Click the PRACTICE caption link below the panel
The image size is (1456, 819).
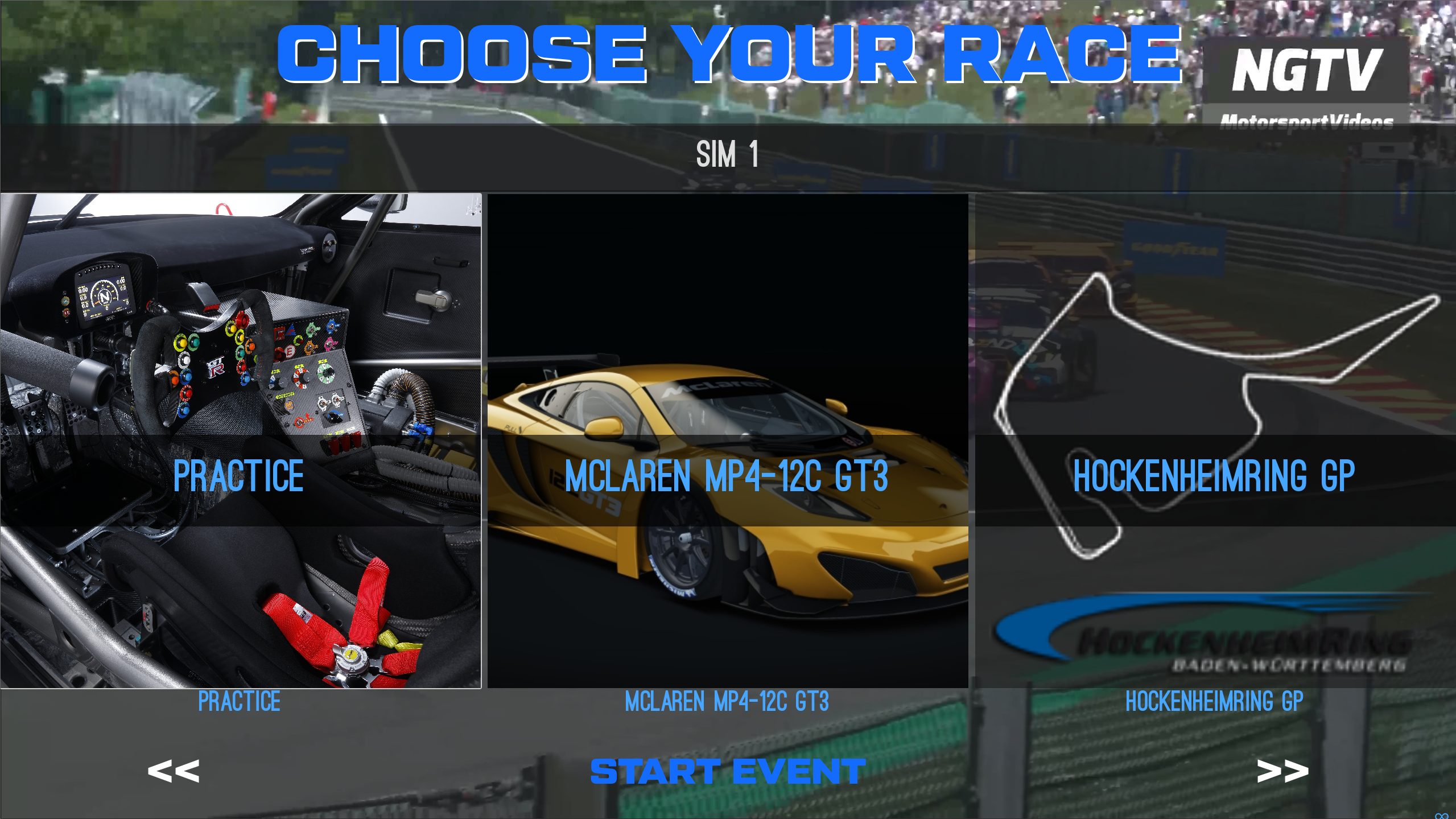[239, 702]
